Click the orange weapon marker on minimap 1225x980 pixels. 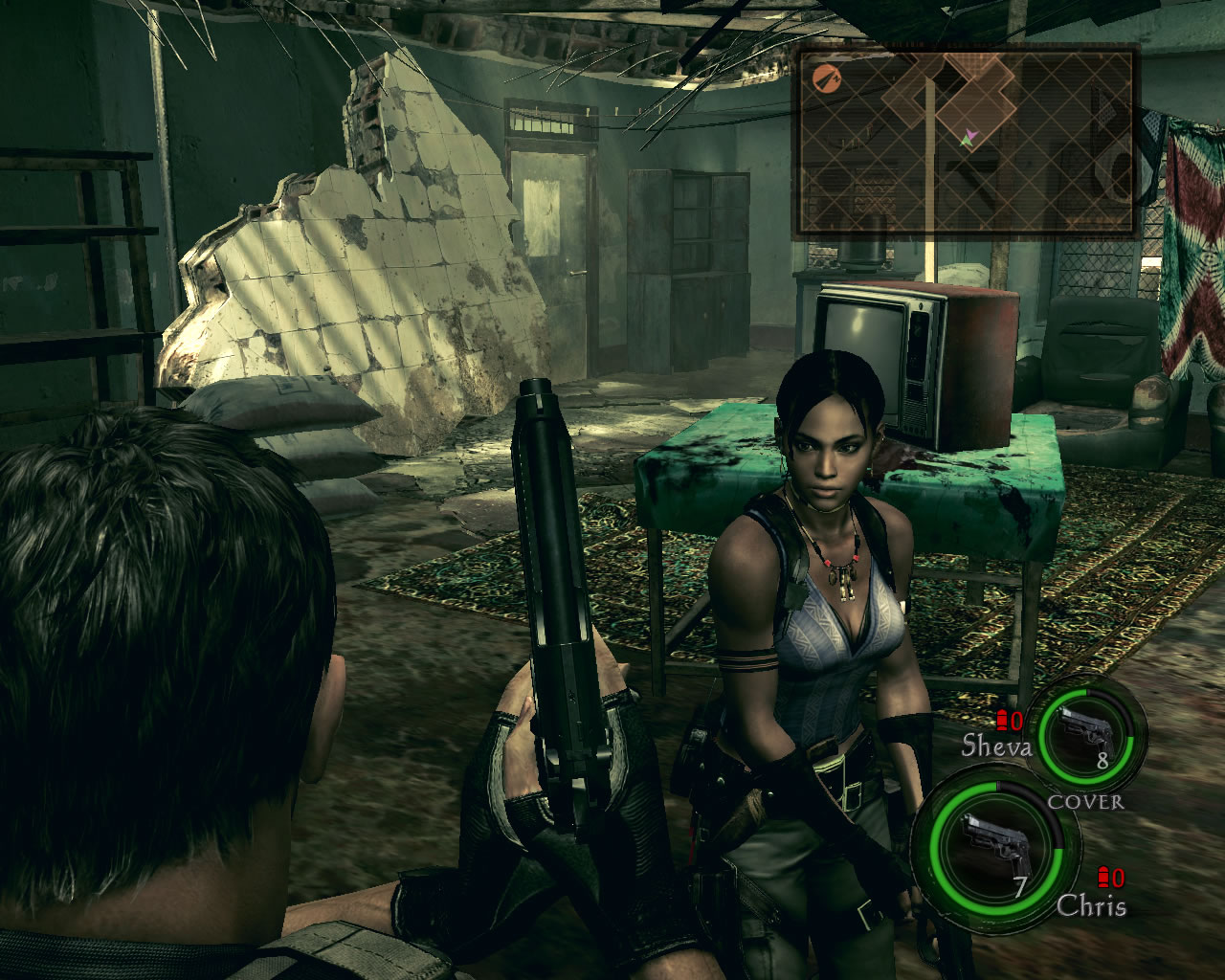[825, 78]
